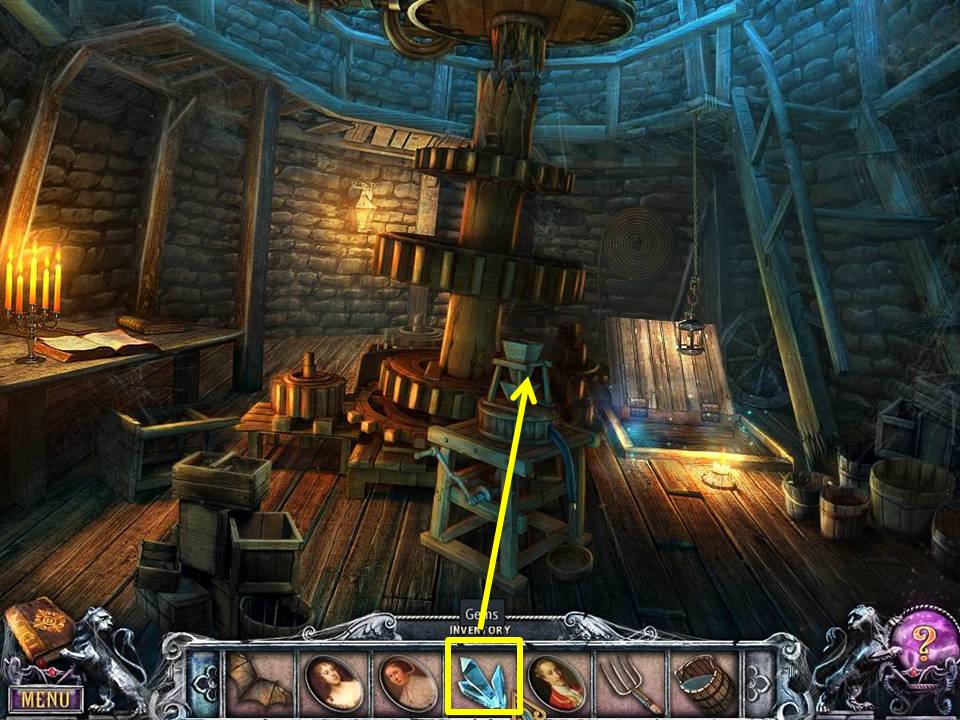The height and width of the screenshot is (720, 960).
Task: Select the woman in white portrait
Action: pyautogui.click(x=406, y=680)
